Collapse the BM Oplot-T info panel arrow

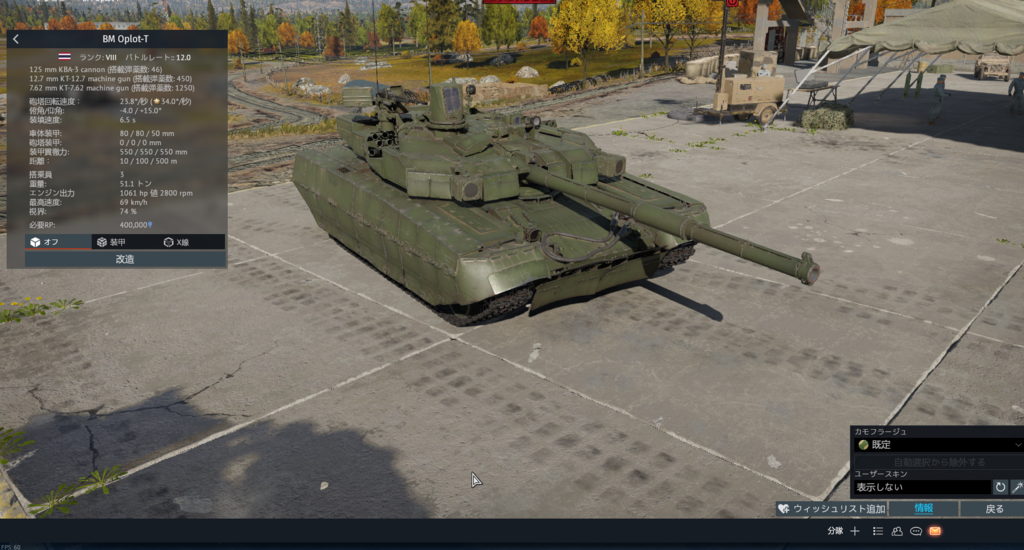tap(16, 39)
